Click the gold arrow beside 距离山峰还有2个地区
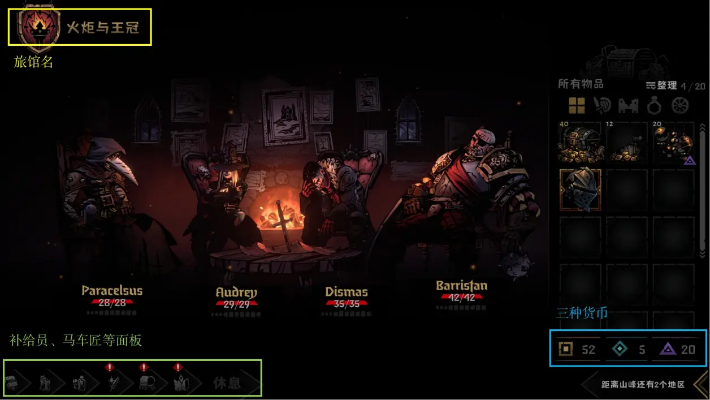This screenshot has width=710, height=400. tap(700, 383)
